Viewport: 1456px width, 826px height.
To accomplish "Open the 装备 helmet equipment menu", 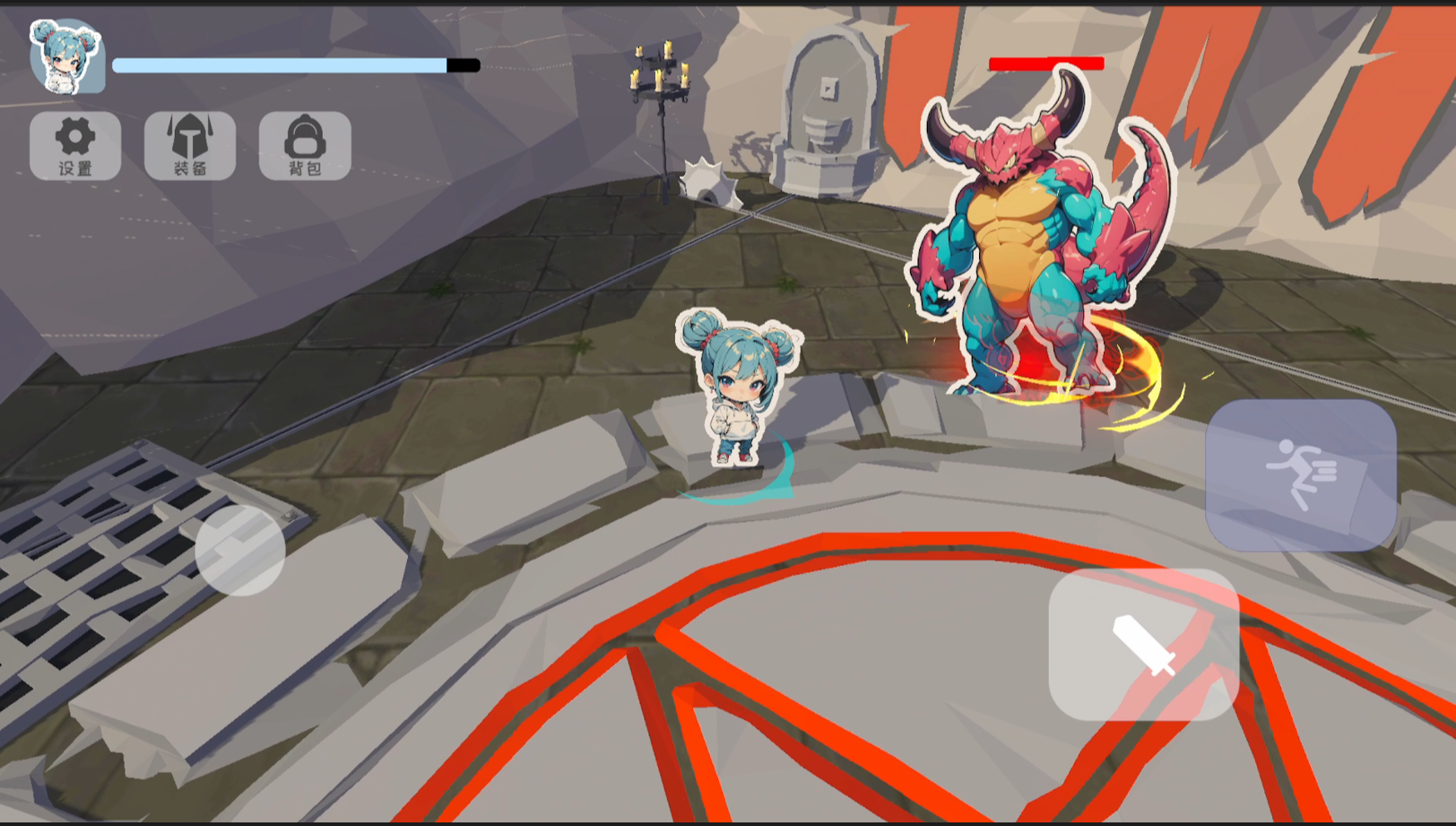I will [x=190, y=146].
